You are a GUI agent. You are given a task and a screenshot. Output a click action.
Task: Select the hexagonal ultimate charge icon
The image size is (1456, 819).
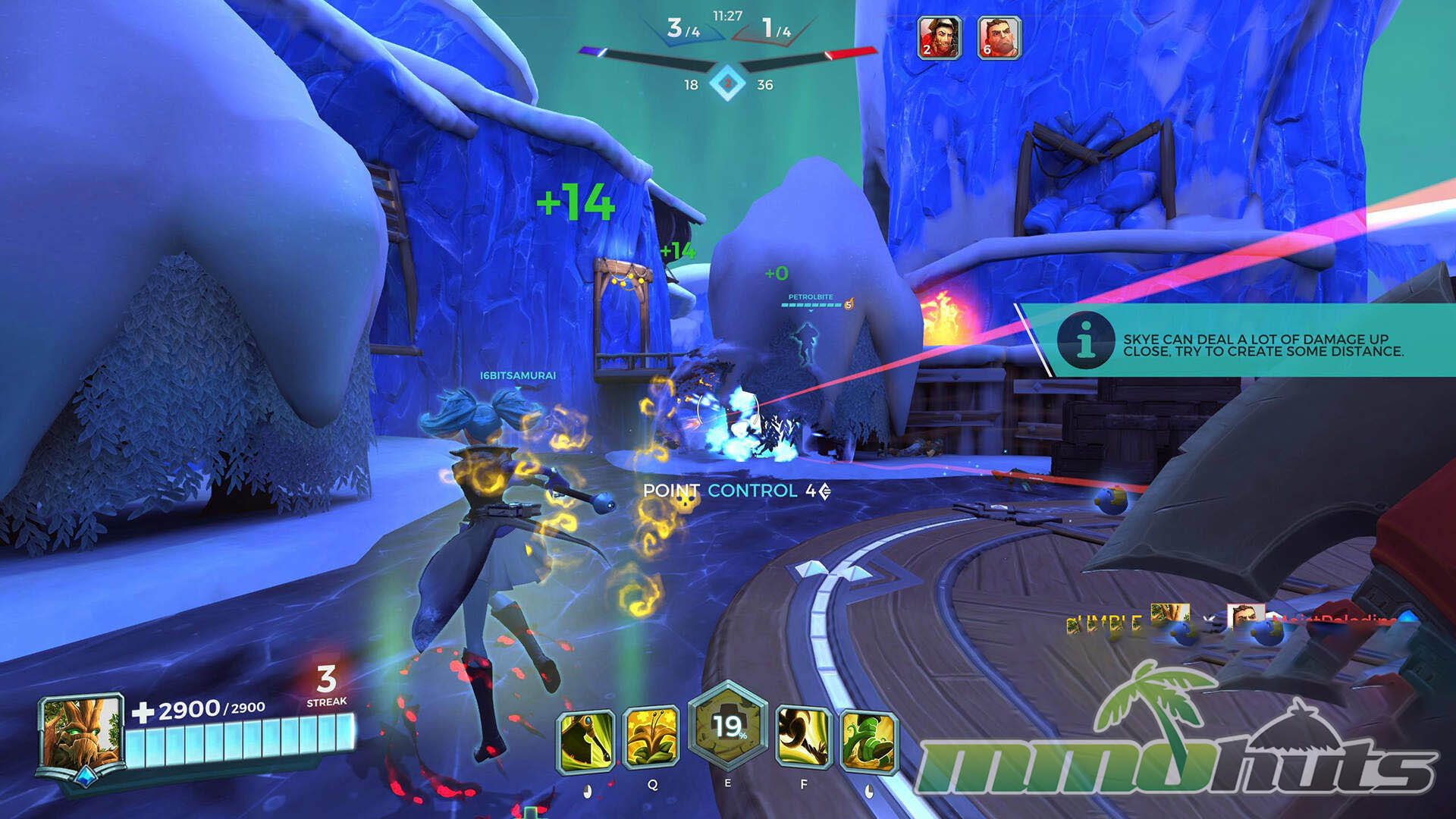[727, 726]
